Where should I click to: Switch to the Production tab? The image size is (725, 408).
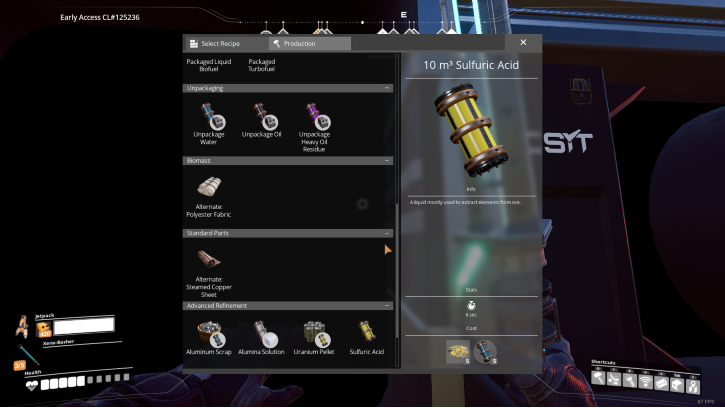[x=310, y=44]
